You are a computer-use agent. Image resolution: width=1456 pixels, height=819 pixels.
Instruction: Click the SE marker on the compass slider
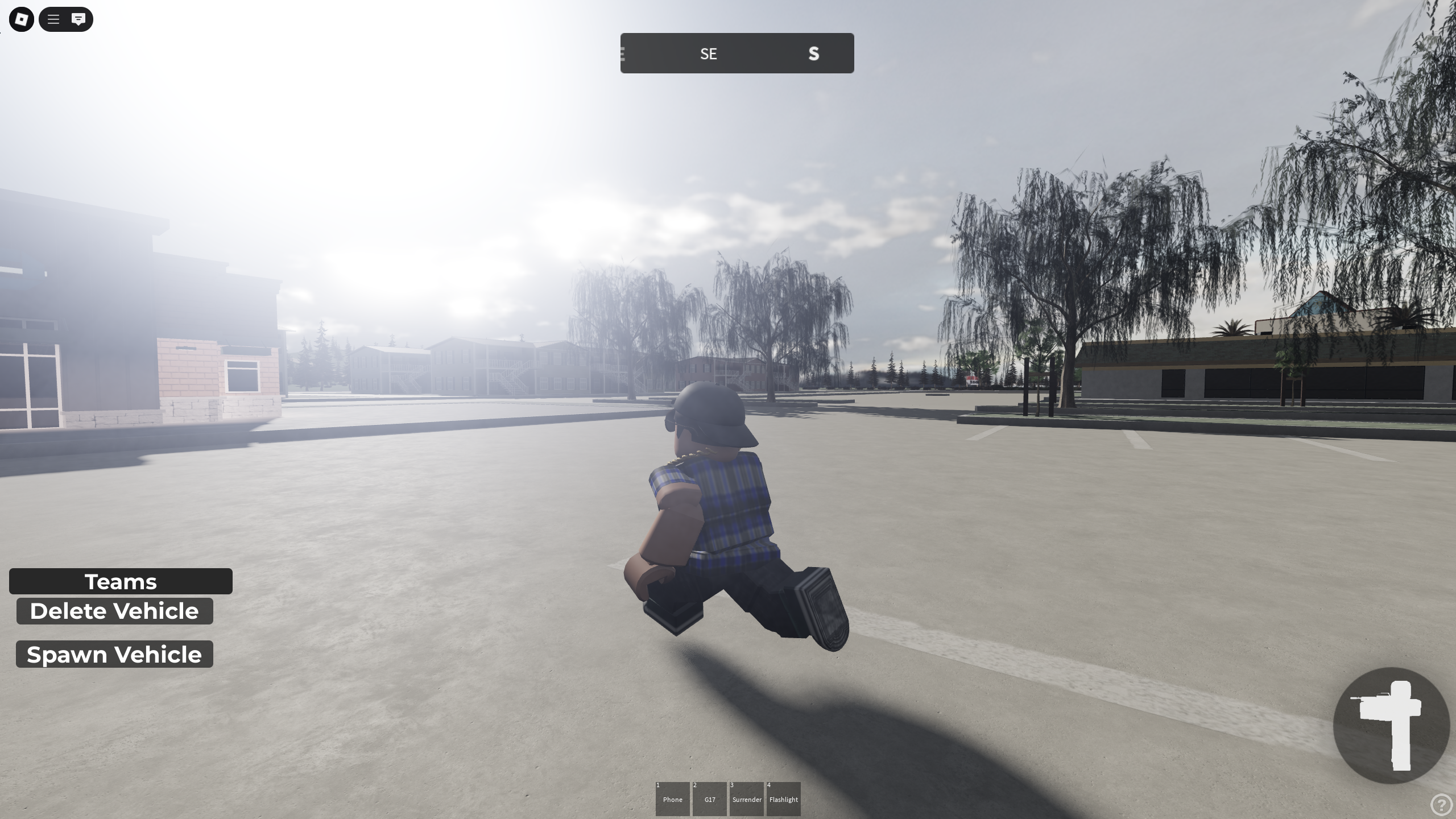point(709,53)
